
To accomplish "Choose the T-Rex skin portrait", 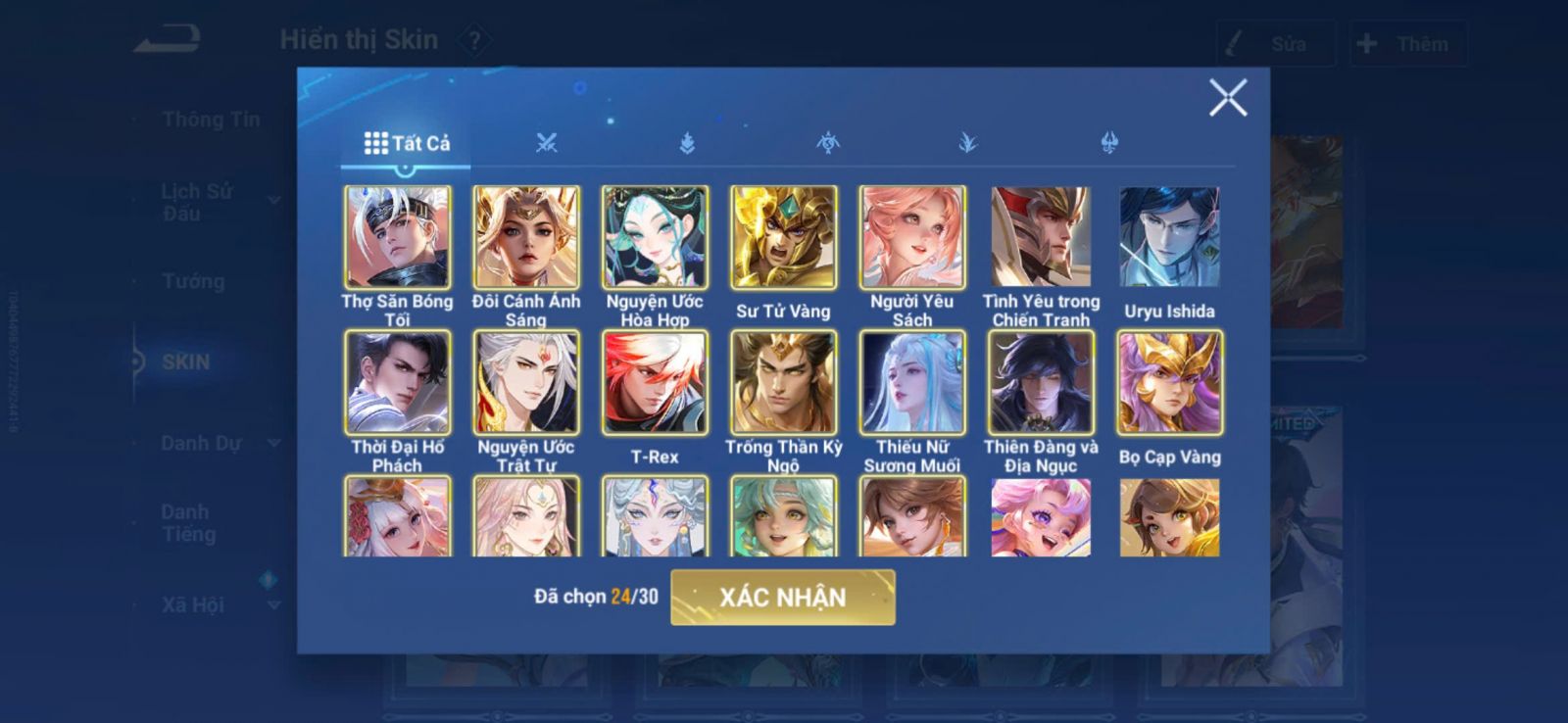I will click(x=655, y=383).
